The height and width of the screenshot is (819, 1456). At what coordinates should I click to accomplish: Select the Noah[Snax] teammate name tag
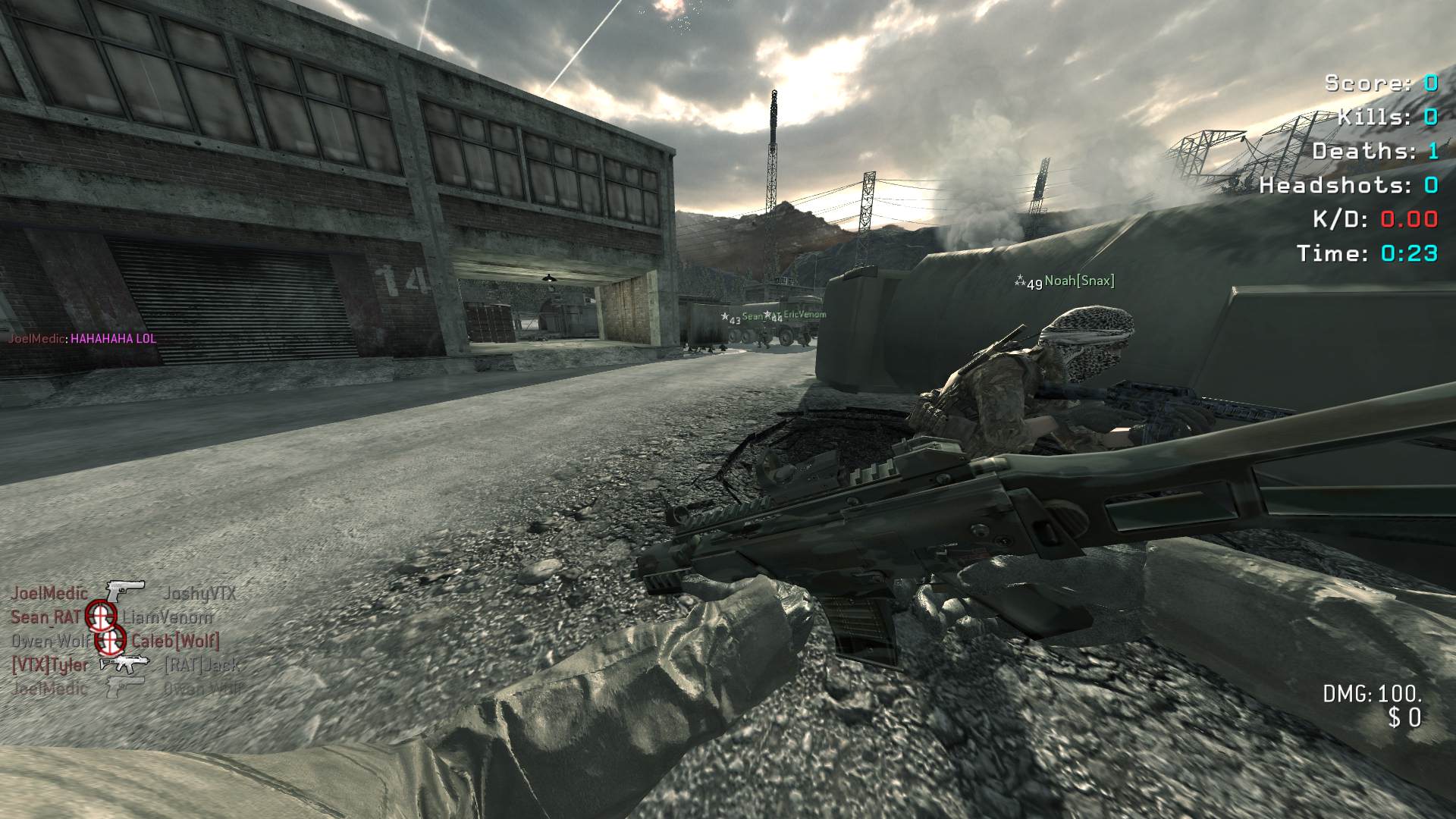point(1078,281)
